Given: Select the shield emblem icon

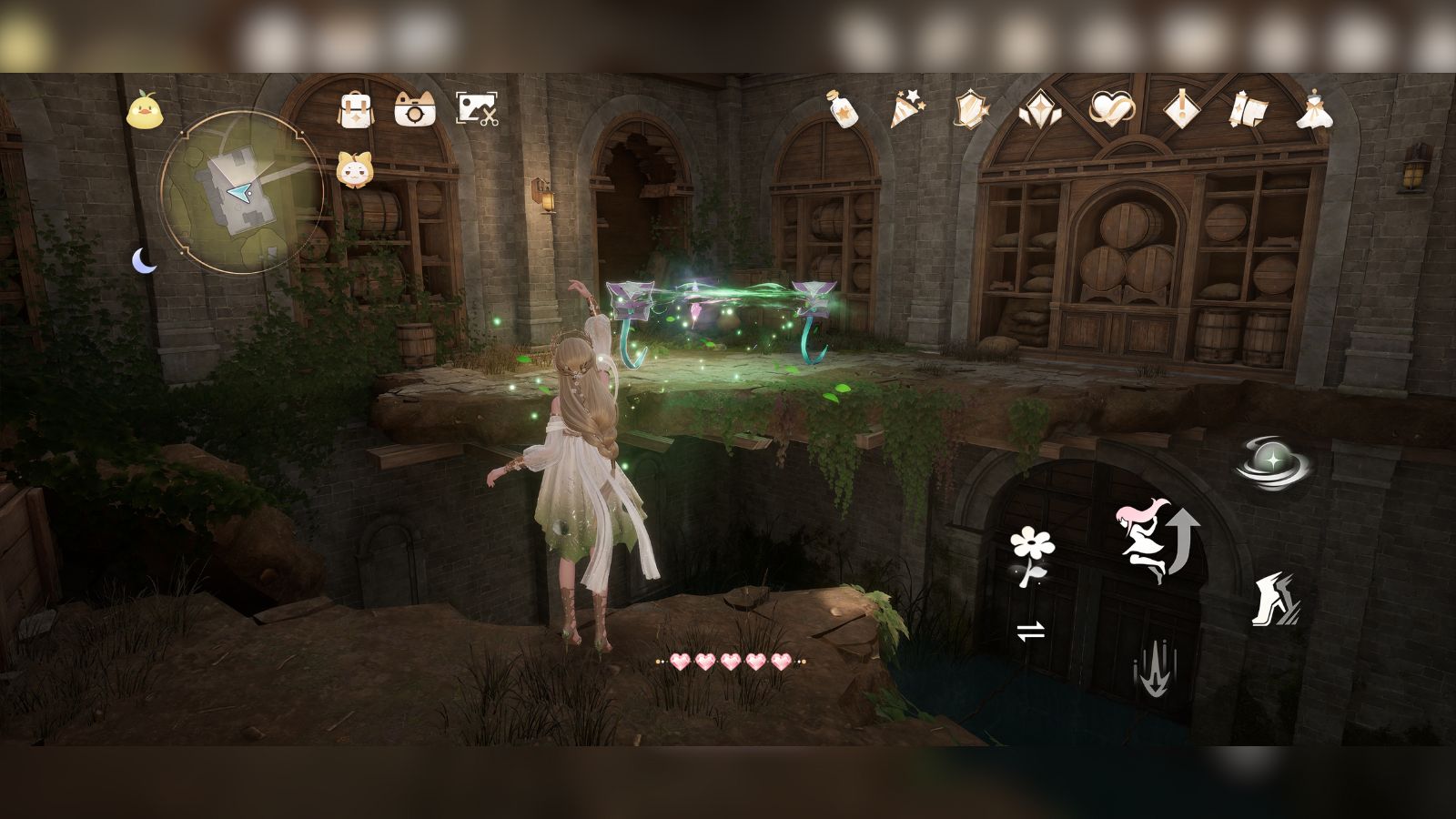Looking at the screenshot, I should pos(970,109).
